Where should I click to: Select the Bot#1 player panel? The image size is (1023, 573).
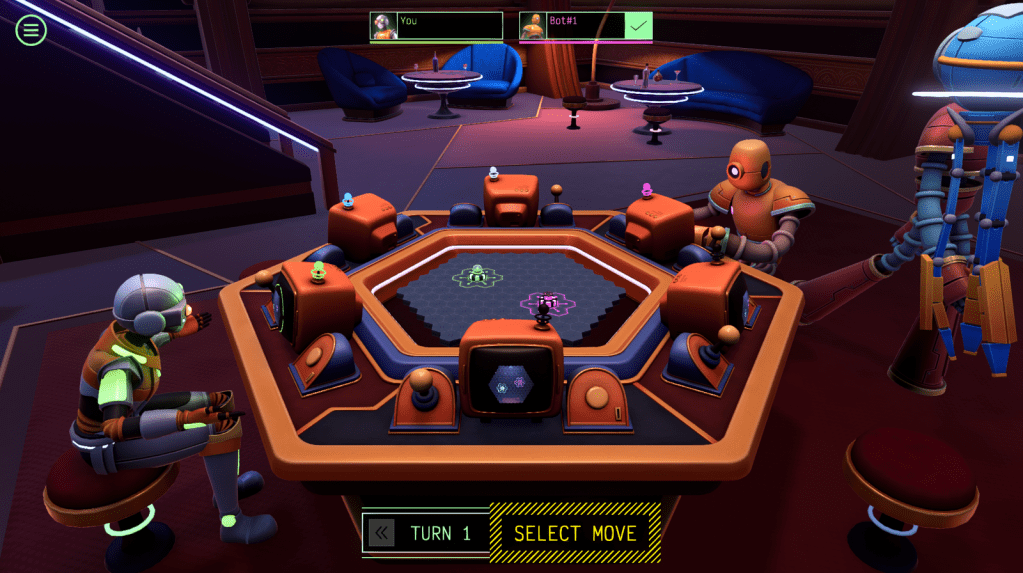coord(585,26)
